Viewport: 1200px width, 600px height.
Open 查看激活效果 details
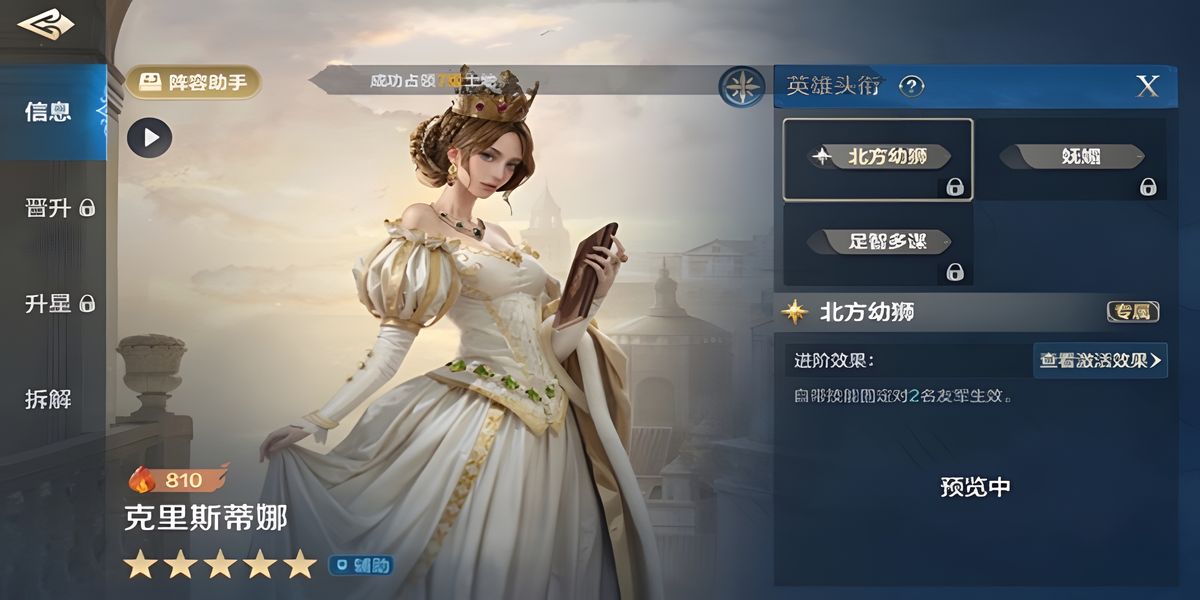[1100, 360]
